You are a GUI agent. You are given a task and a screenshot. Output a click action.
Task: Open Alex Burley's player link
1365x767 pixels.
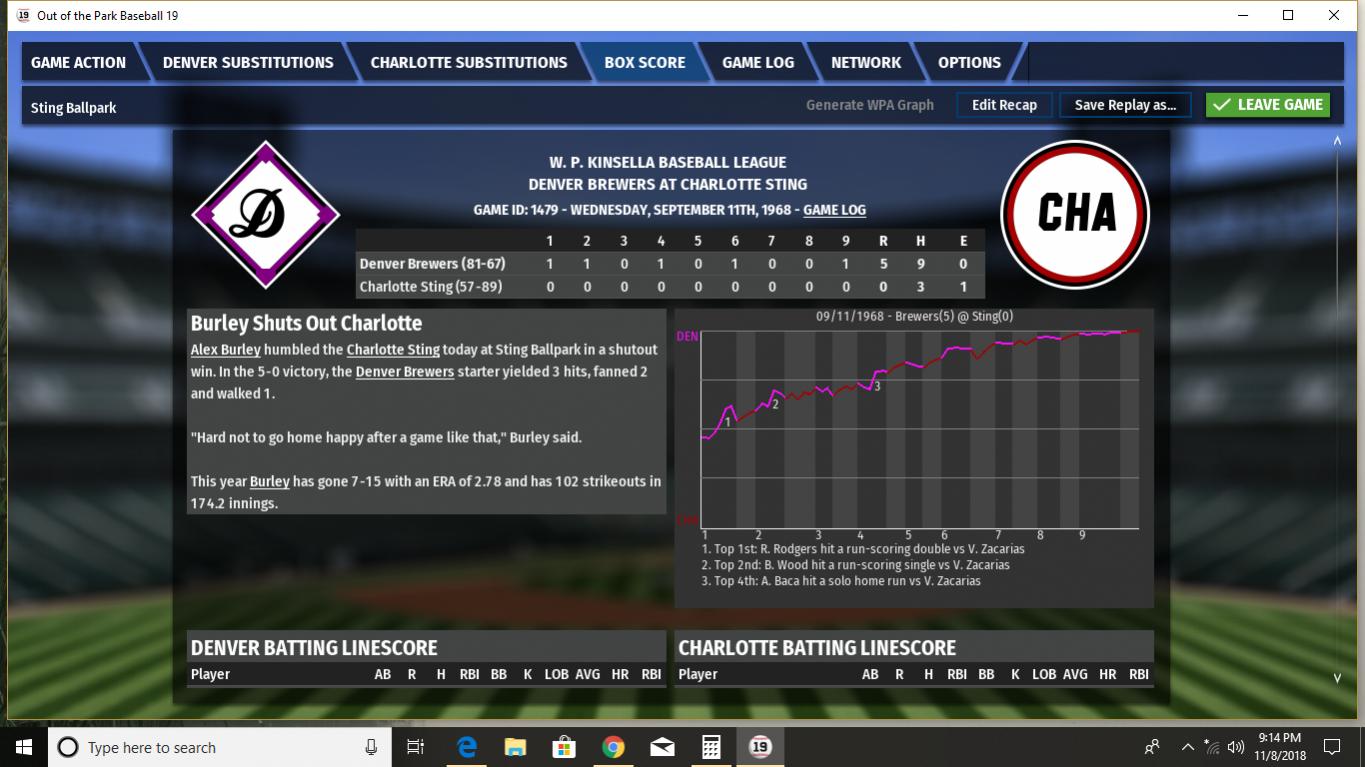tap(226, 350)
